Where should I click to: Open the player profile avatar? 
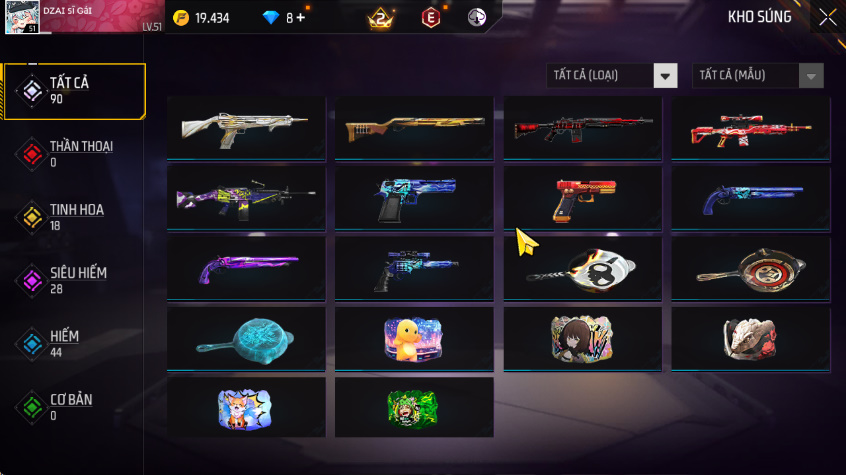pyautogui.click(x=24, y=18)
